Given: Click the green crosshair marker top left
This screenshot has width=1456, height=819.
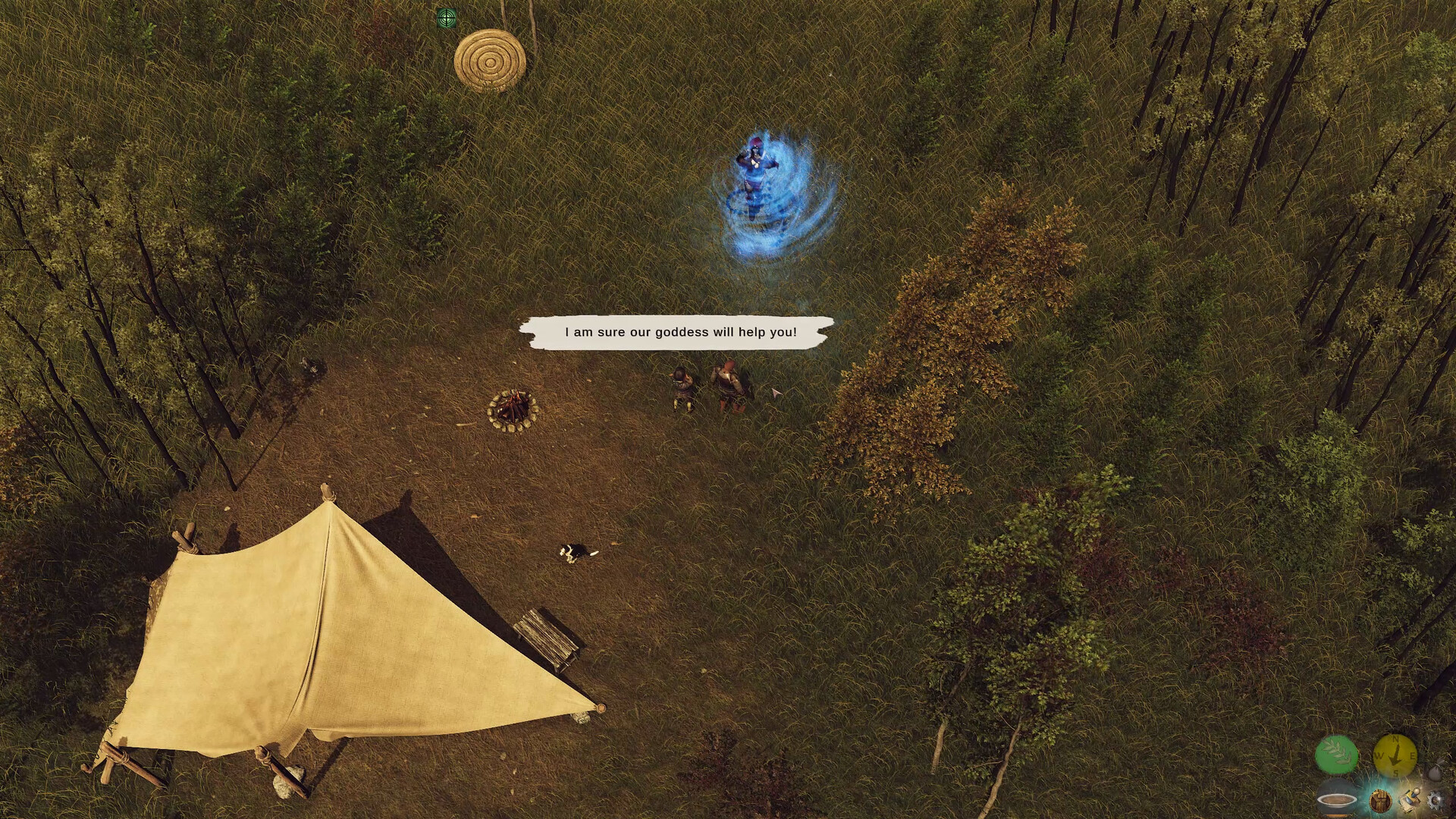Looking at the screenshot, I should coord(446,17).
